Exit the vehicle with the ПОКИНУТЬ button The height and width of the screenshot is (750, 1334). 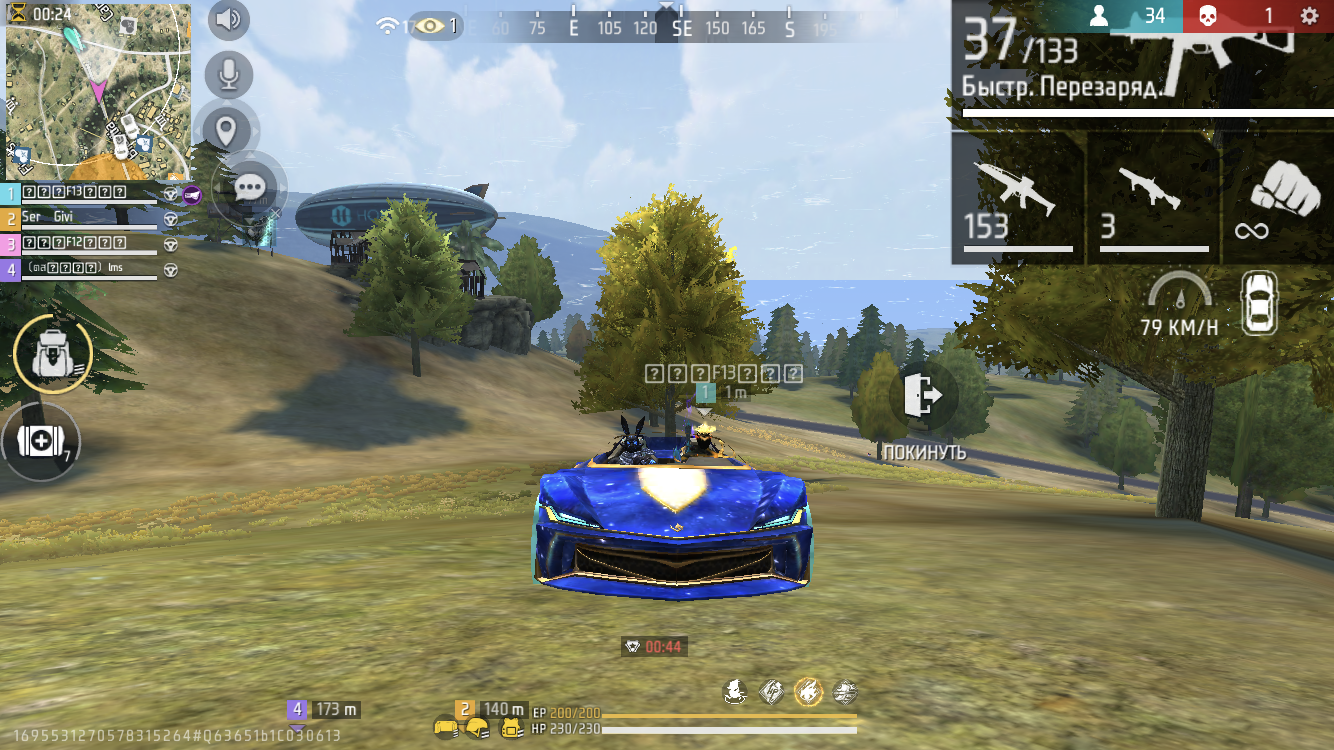click(923, 398)
